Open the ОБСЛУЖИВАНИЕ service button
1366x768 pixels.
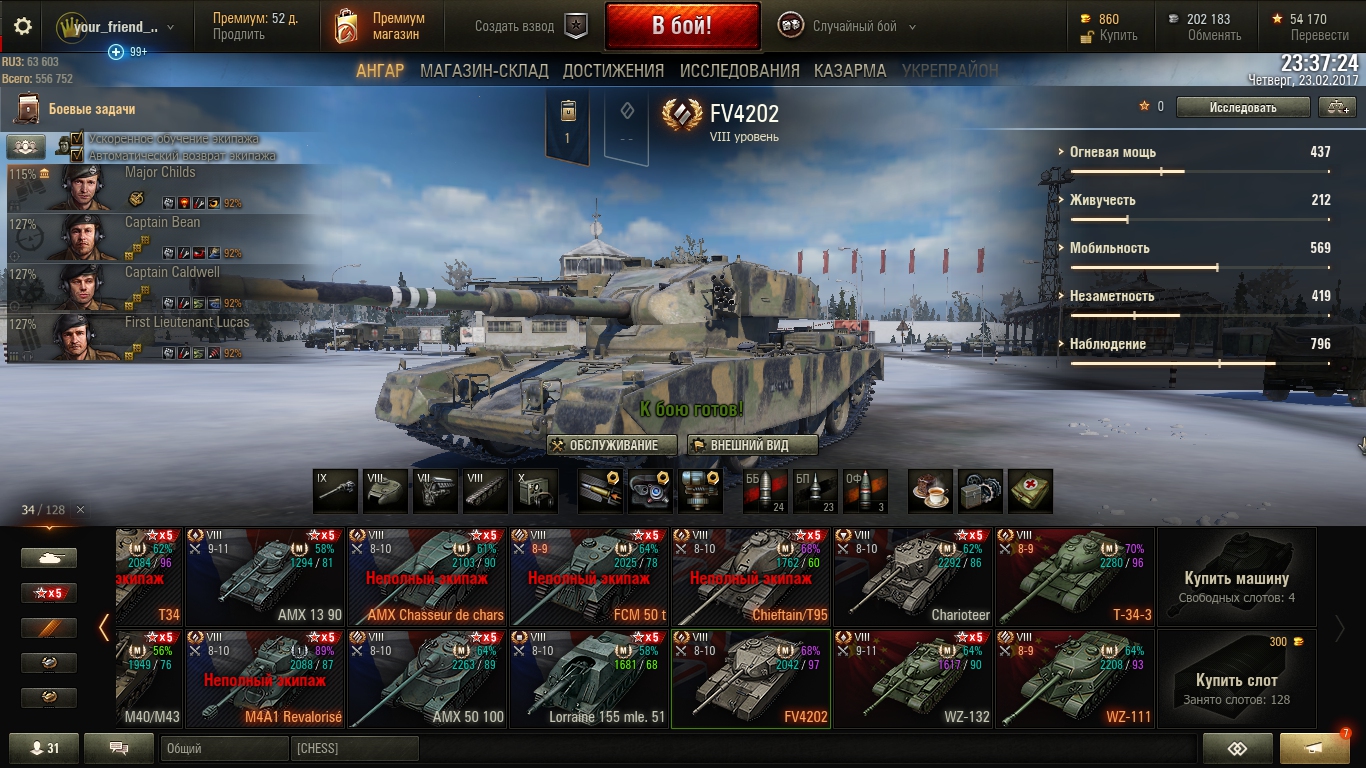tap(612, 445)
